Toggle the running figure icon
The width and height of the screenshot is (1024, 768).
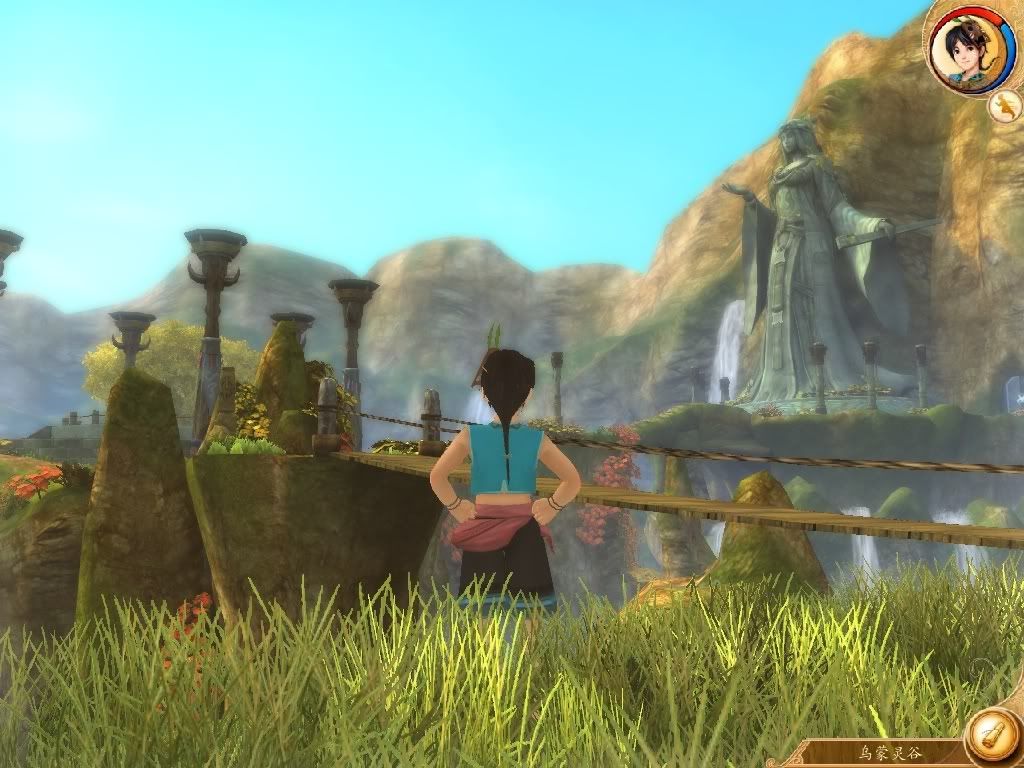tap(1005, 106)
